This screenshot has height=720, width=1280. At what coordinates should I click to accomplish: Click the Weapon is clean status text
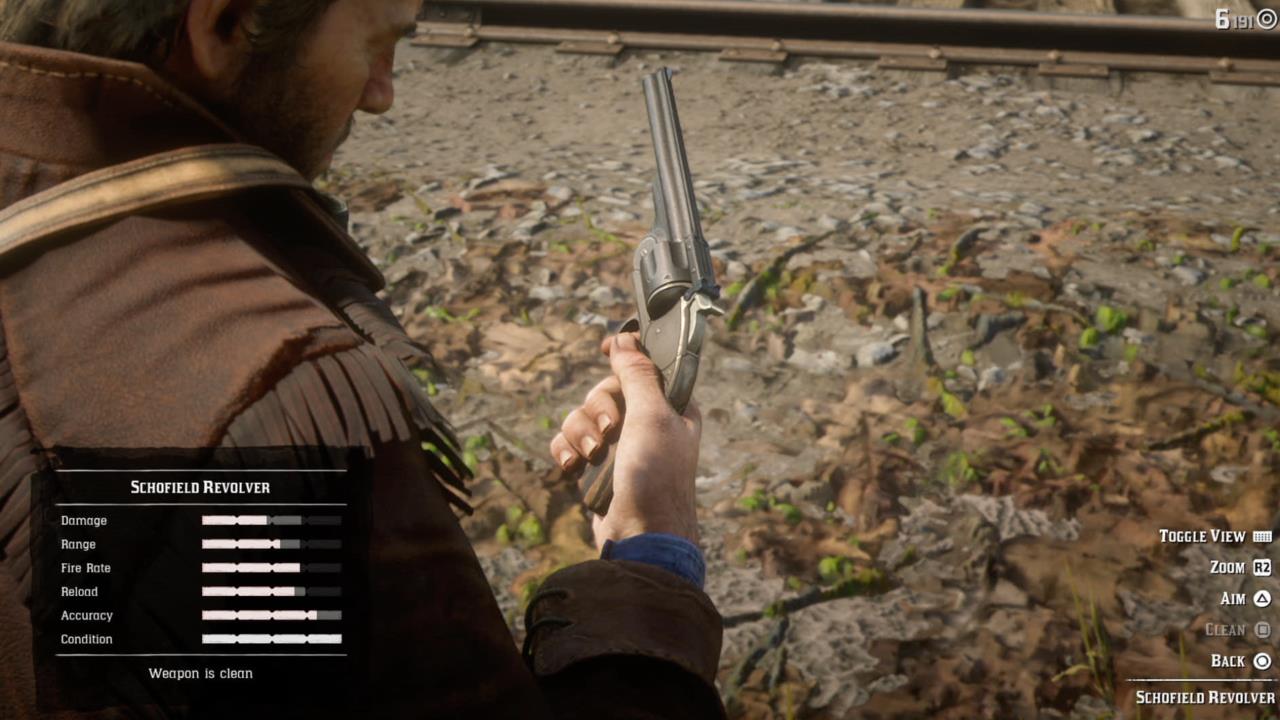[x=200, y=673]
